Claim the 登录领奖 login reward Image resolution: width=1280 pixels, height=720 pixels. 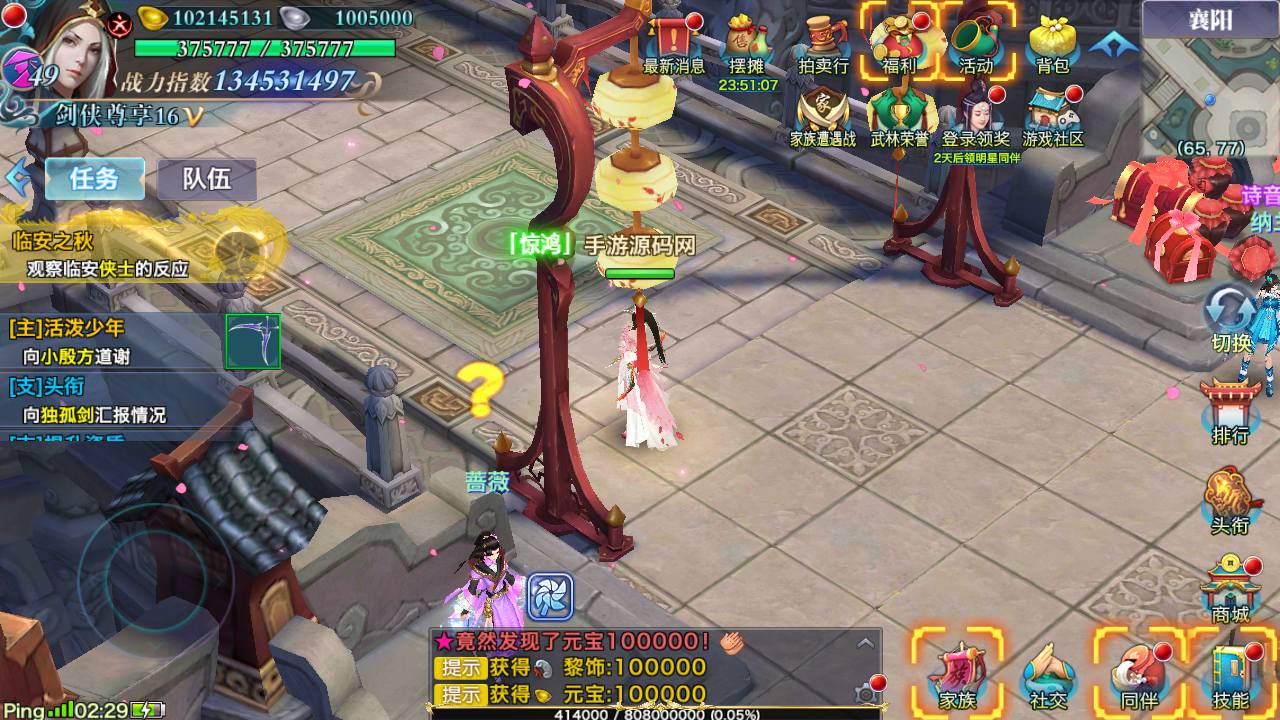click(976, 116)
